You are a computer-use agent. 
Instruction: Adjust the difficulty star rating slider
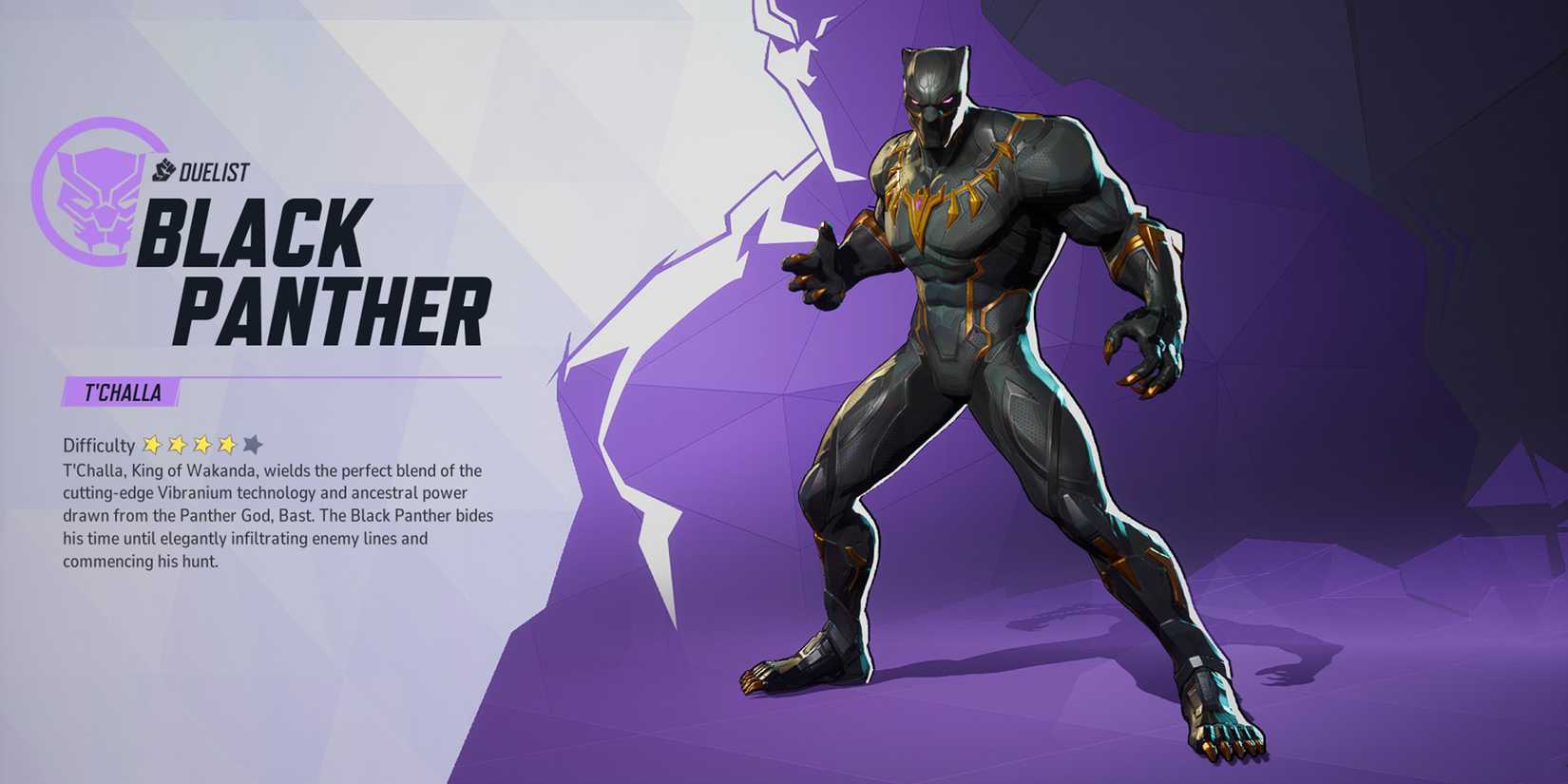(200, 441)
